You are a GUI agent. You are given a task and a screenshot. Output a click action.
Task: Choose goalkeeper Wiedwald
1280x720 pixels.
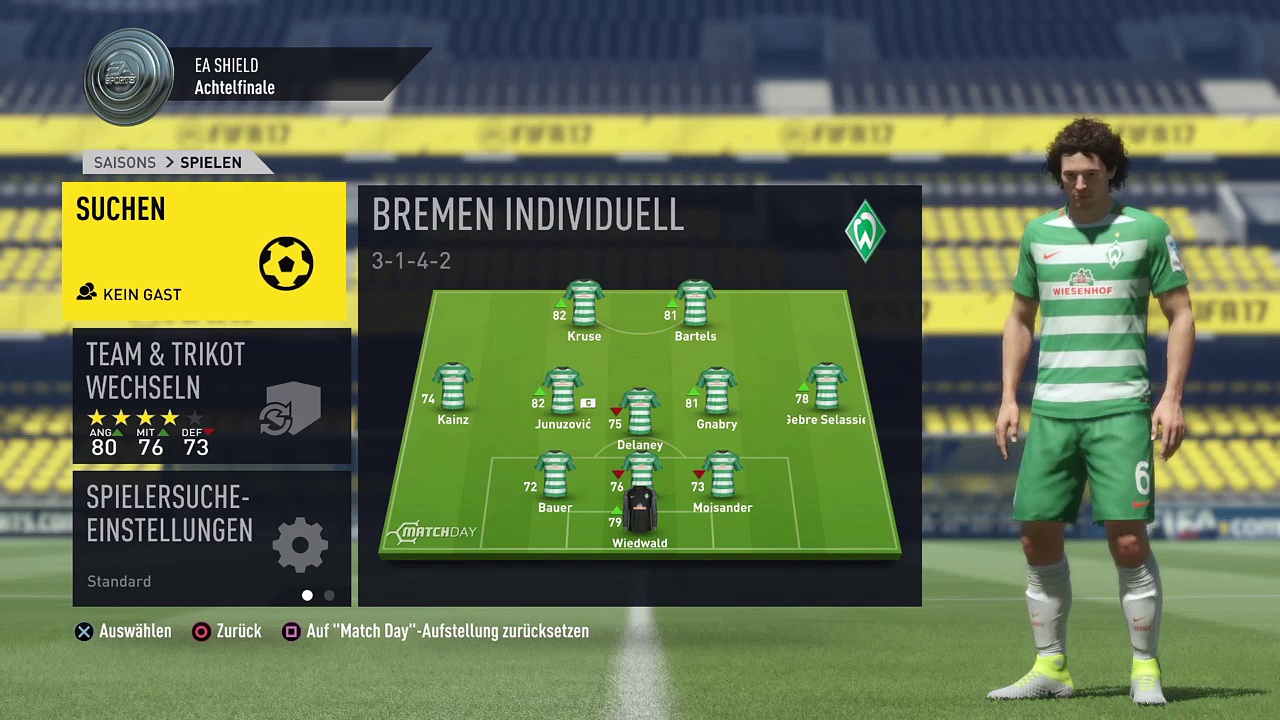640,515
